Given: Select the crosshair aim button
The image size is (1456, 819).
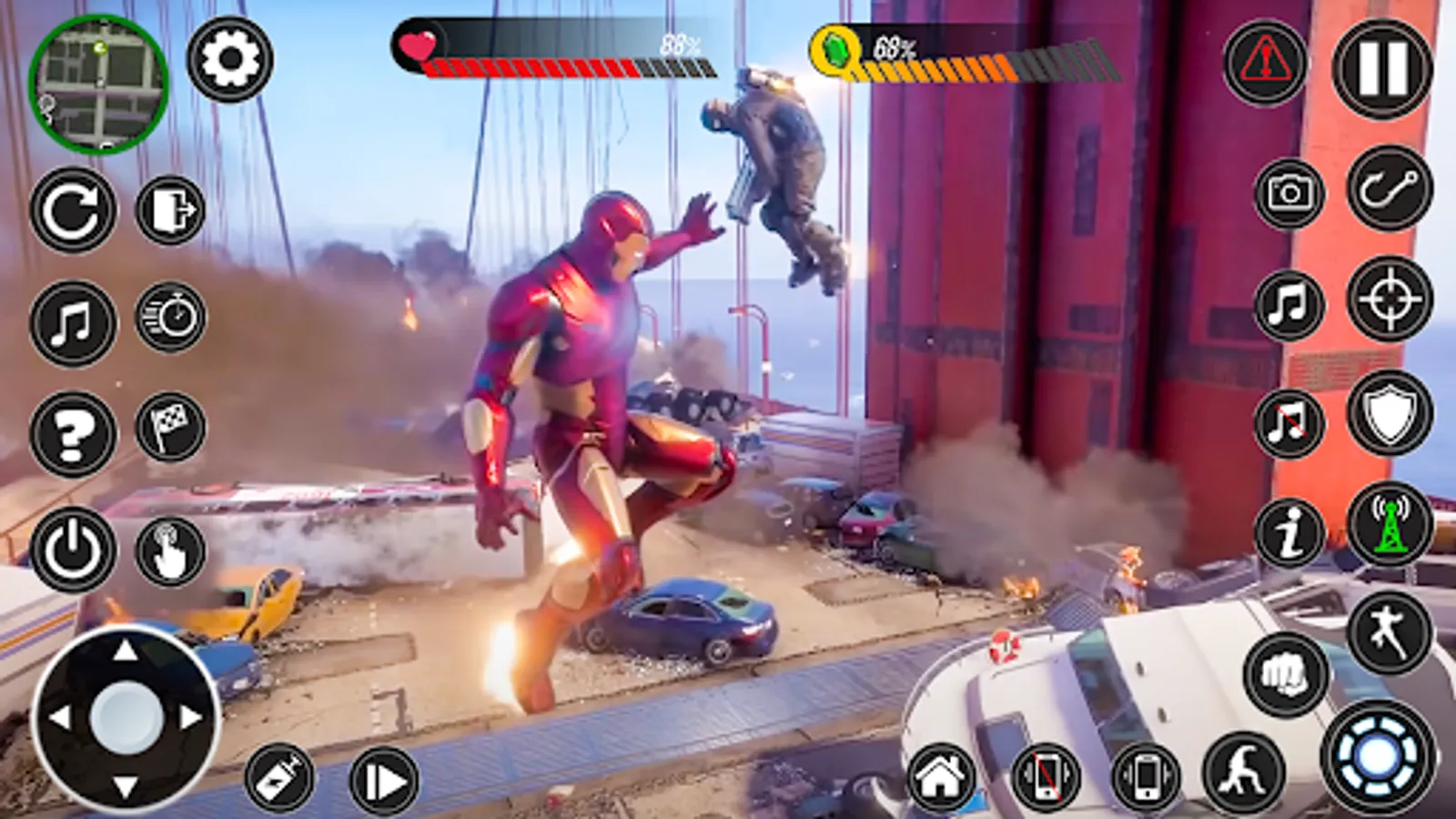Looking at the screenshot, I should [1390, 299].
